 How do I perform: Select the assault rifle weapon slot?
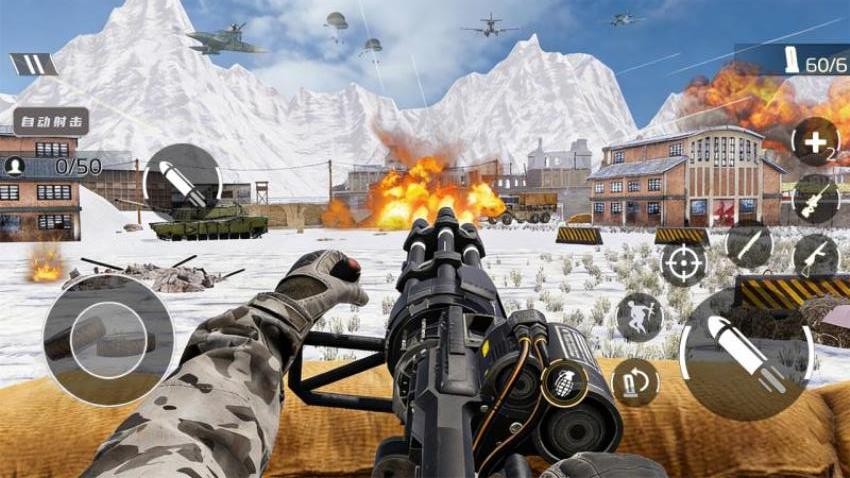[815, 255]
